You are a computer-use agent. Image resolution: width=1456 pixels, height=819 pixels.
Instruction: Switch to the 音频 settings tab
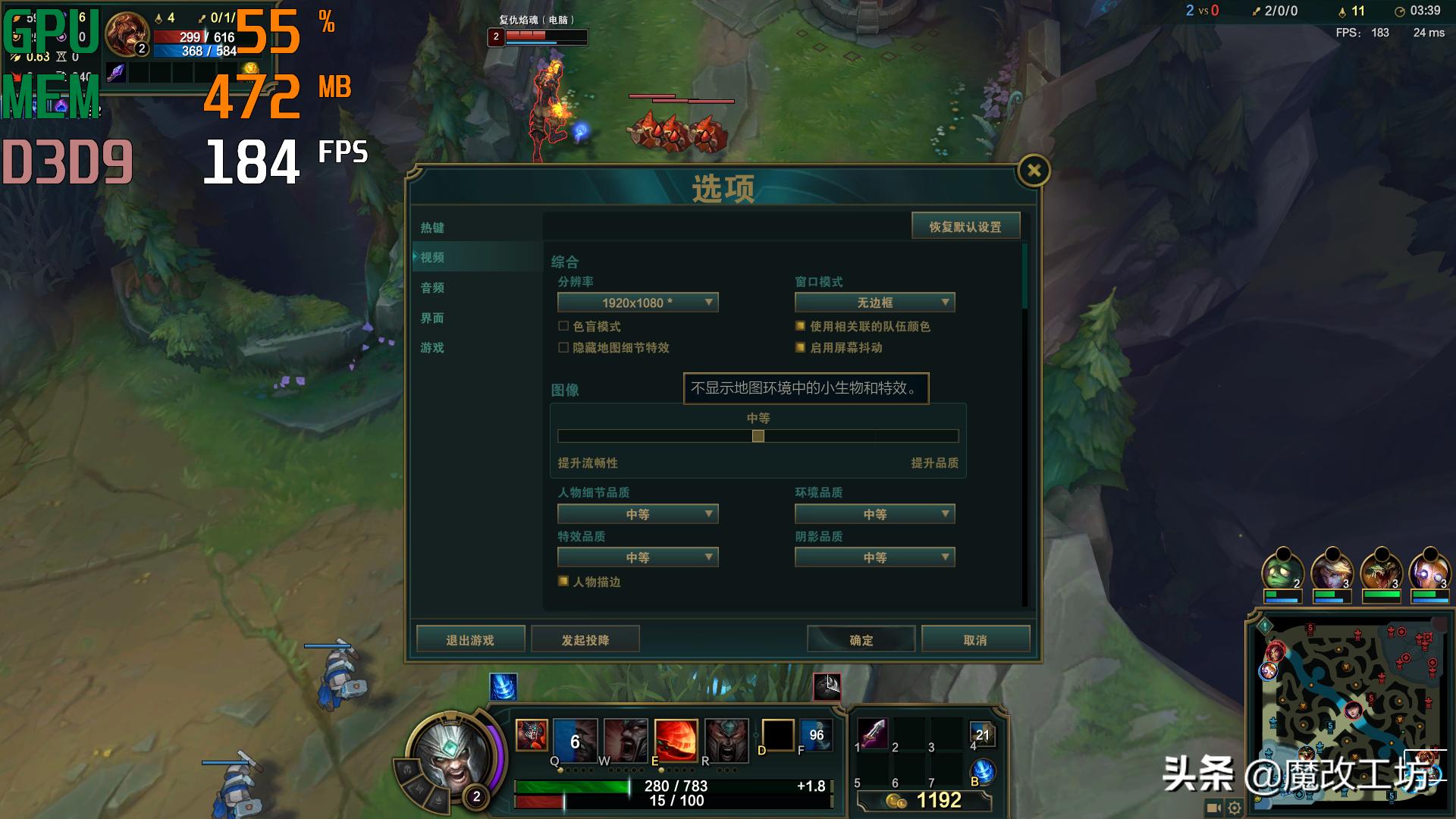point(432,288)
